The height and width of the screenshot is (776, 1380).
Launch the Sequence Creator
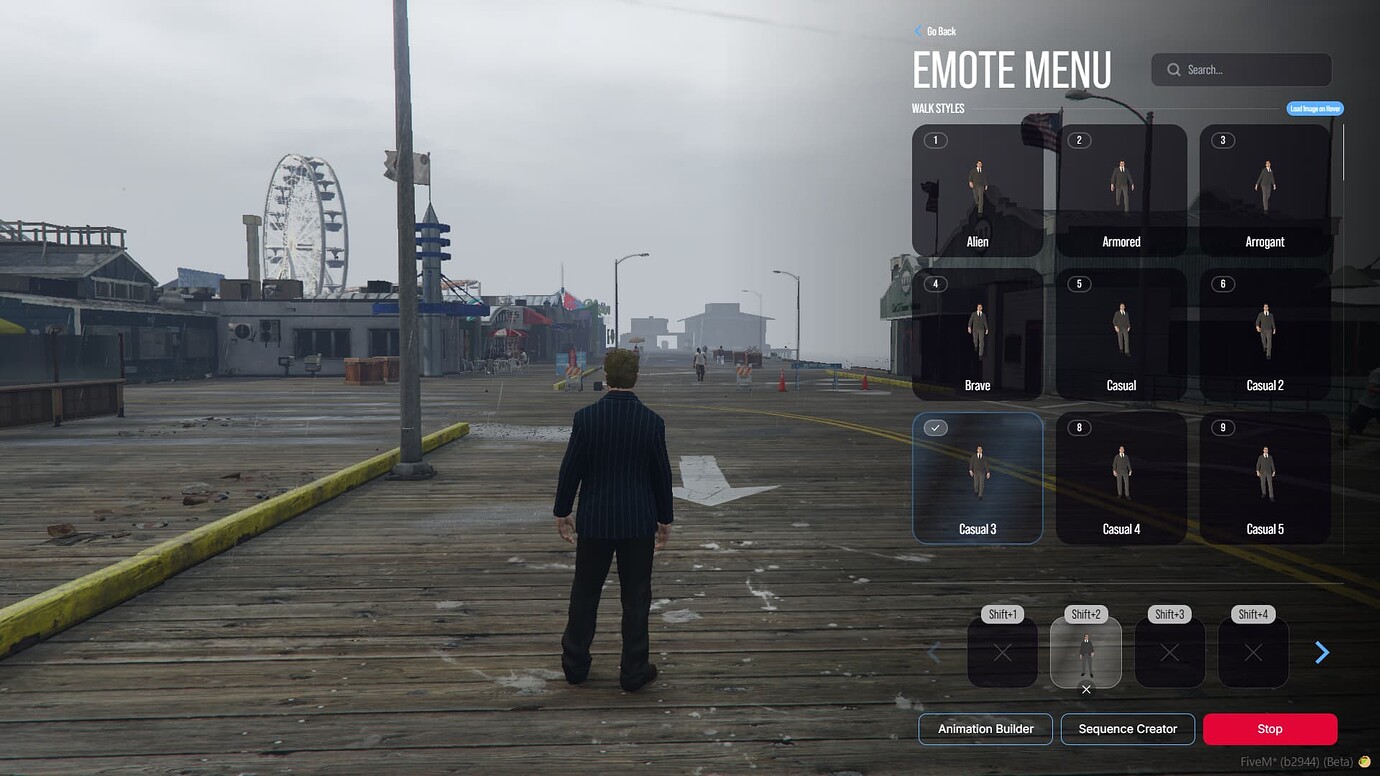tap(1128, 728)
